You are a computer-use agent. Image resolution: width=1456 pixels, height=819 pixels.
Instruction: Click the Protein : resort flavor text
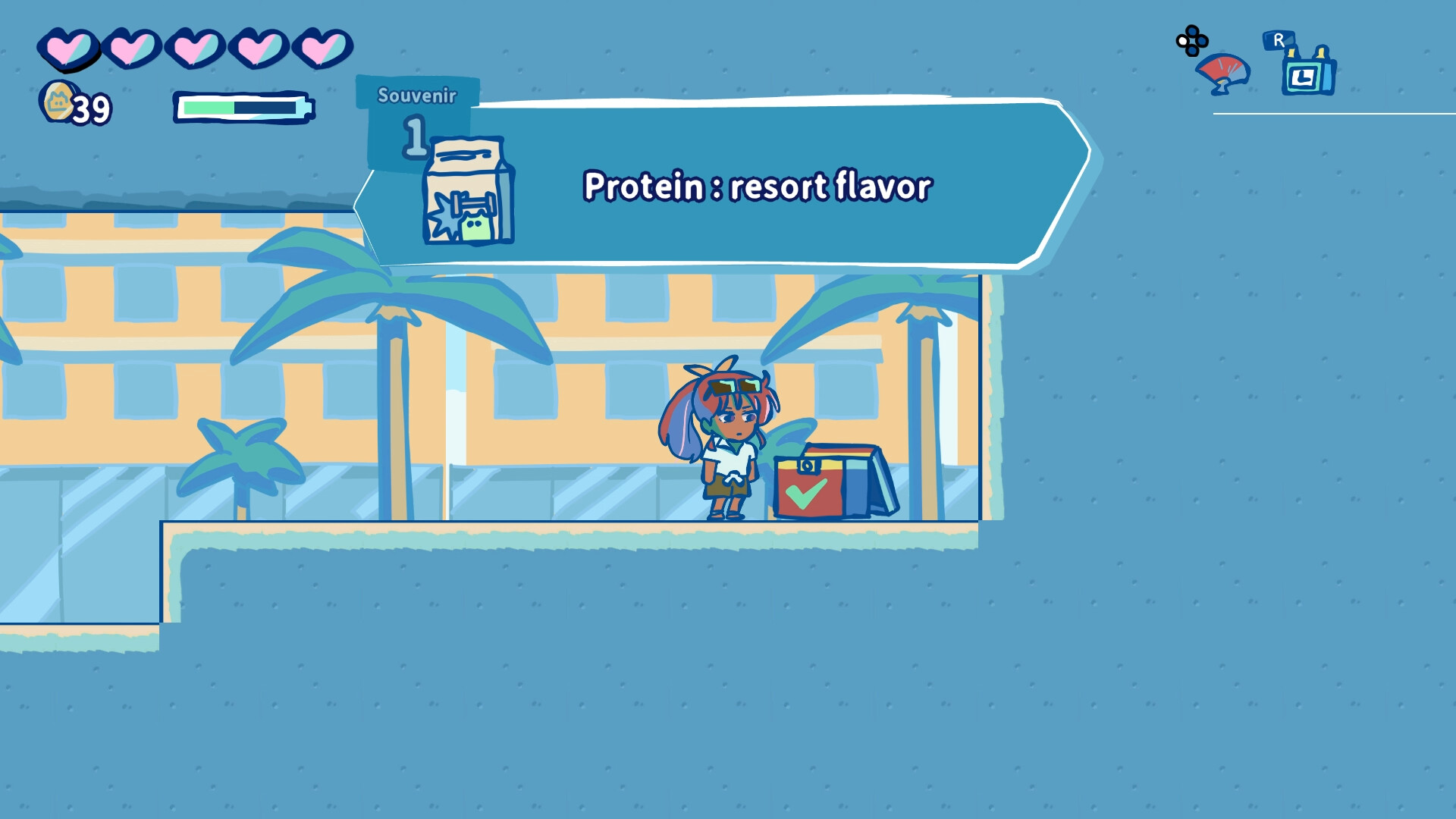(756, 186)
